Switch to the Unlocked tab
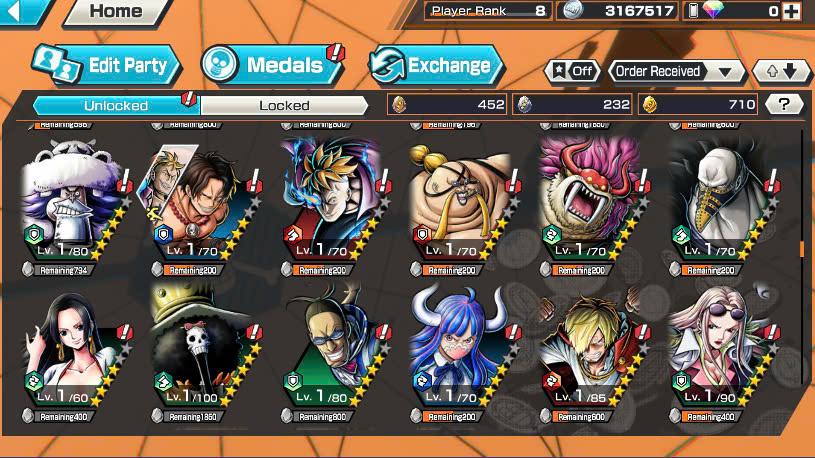This screenshot has width=815, height=458. (116, 104)
